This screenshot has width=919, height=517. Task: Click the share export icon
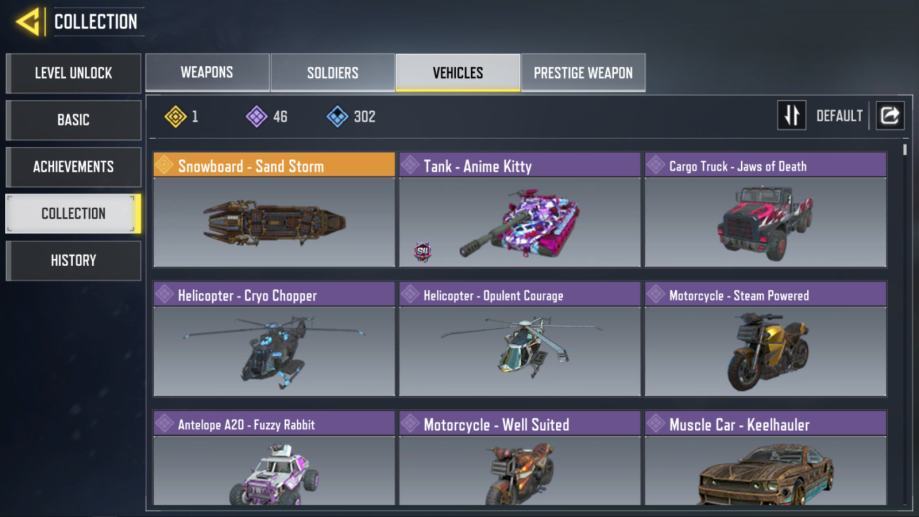click(889, 116)
